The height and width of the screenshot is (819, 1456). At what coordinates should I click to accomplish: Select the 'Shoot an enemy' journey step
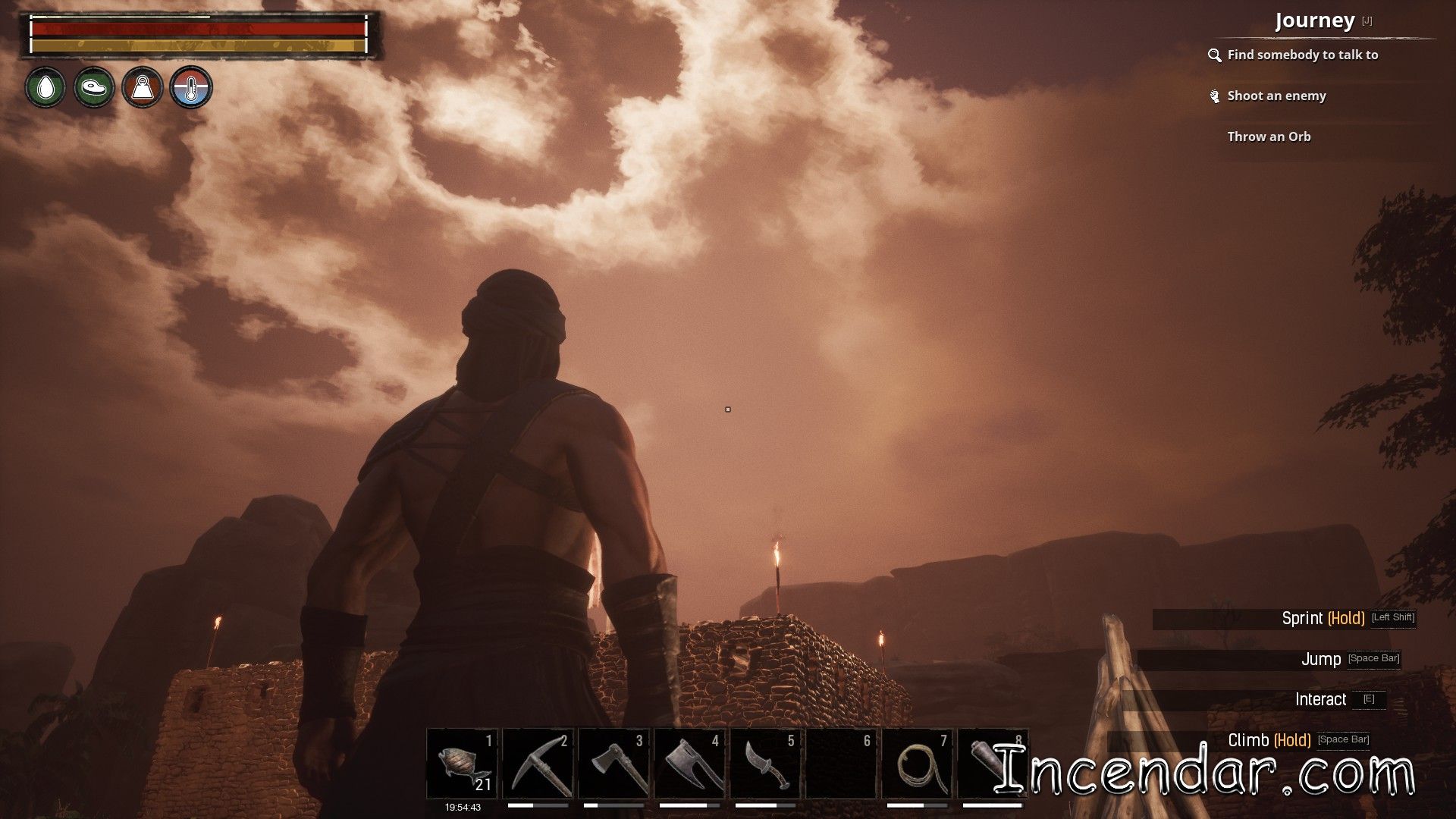pos(1276,96)
